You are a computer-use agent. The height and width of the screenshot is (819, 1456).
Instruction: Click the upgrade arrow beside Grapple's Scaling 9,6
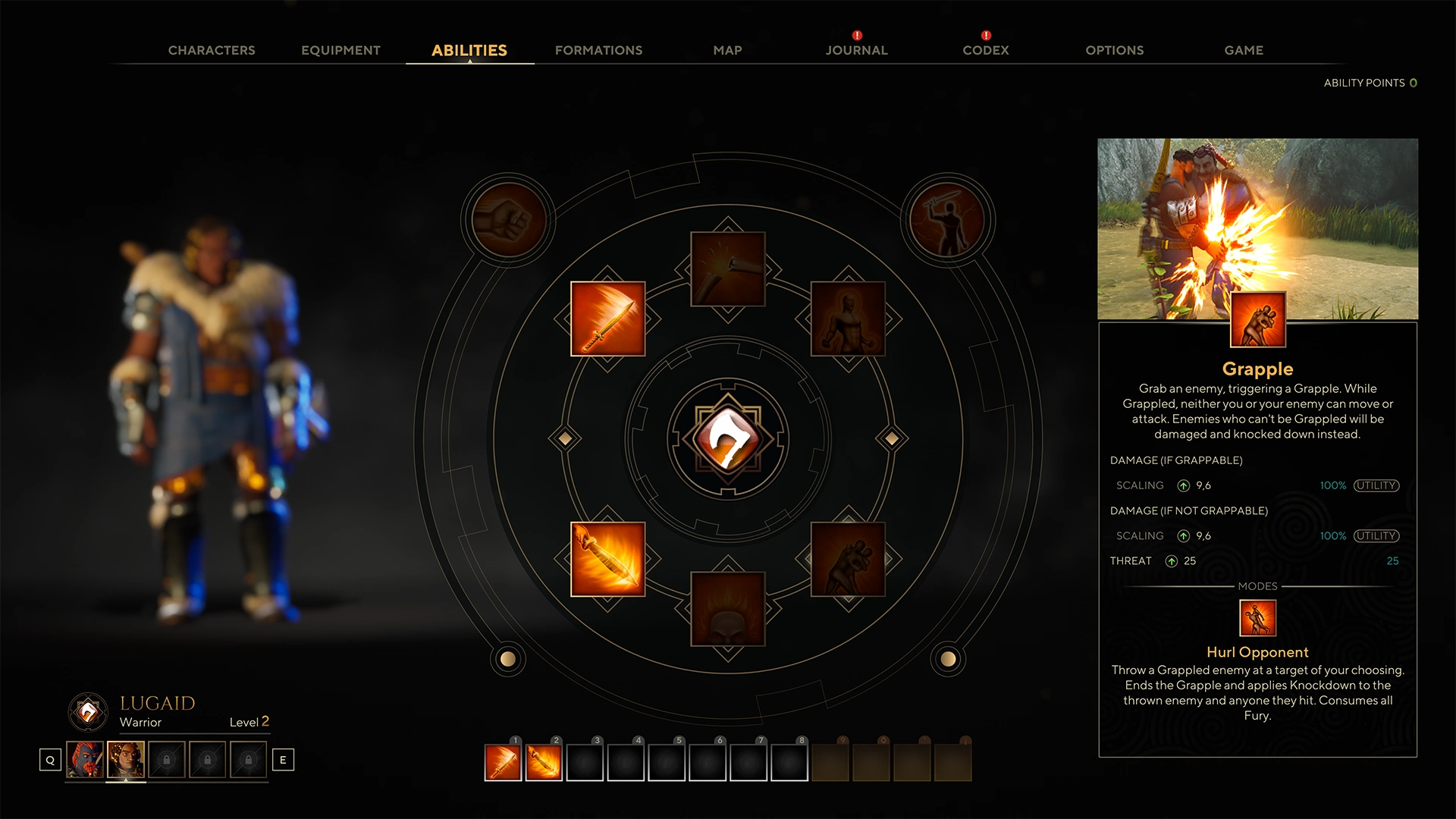tap(1183, 485)
